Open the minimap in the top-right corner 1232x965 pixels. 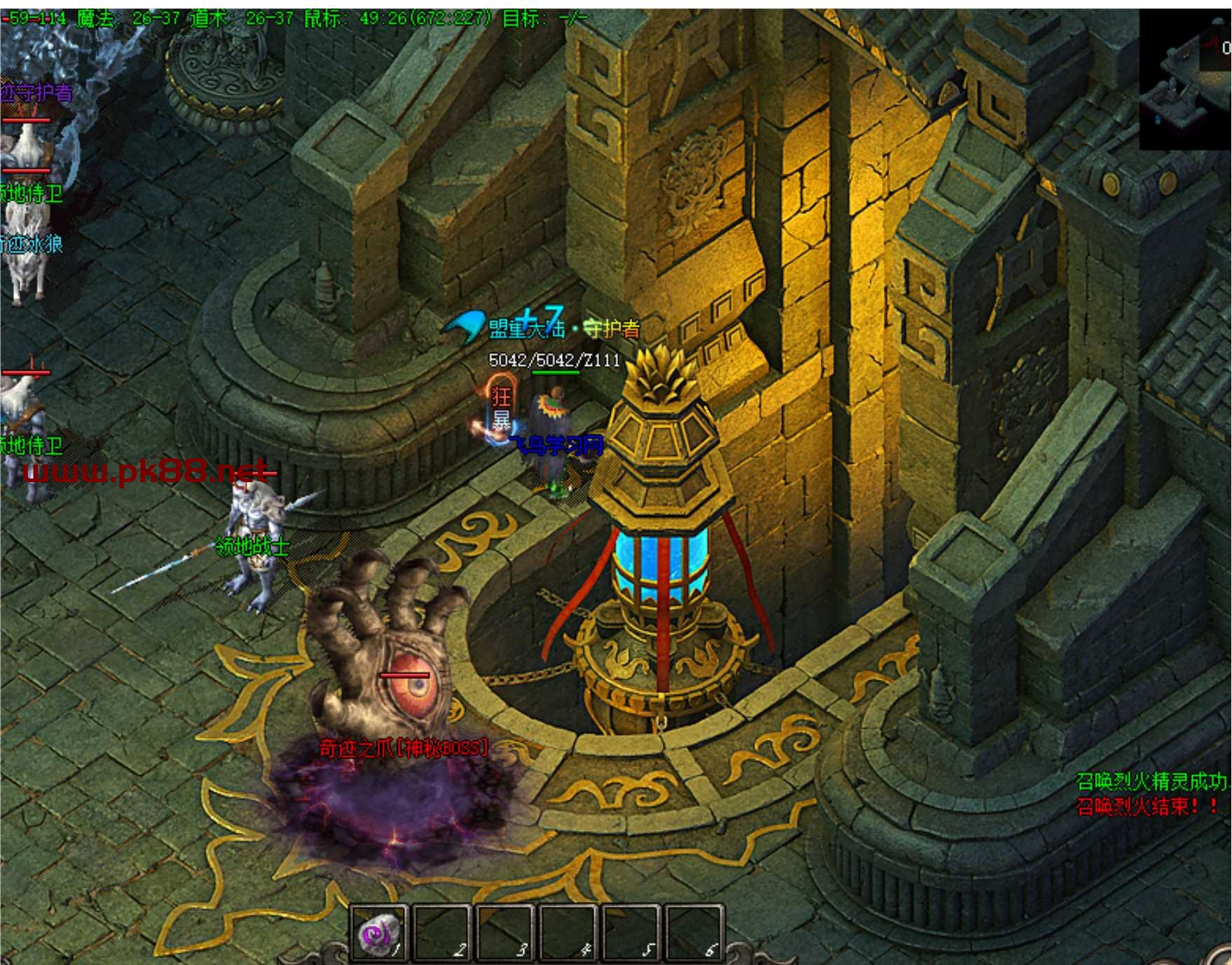(1185, 78)
